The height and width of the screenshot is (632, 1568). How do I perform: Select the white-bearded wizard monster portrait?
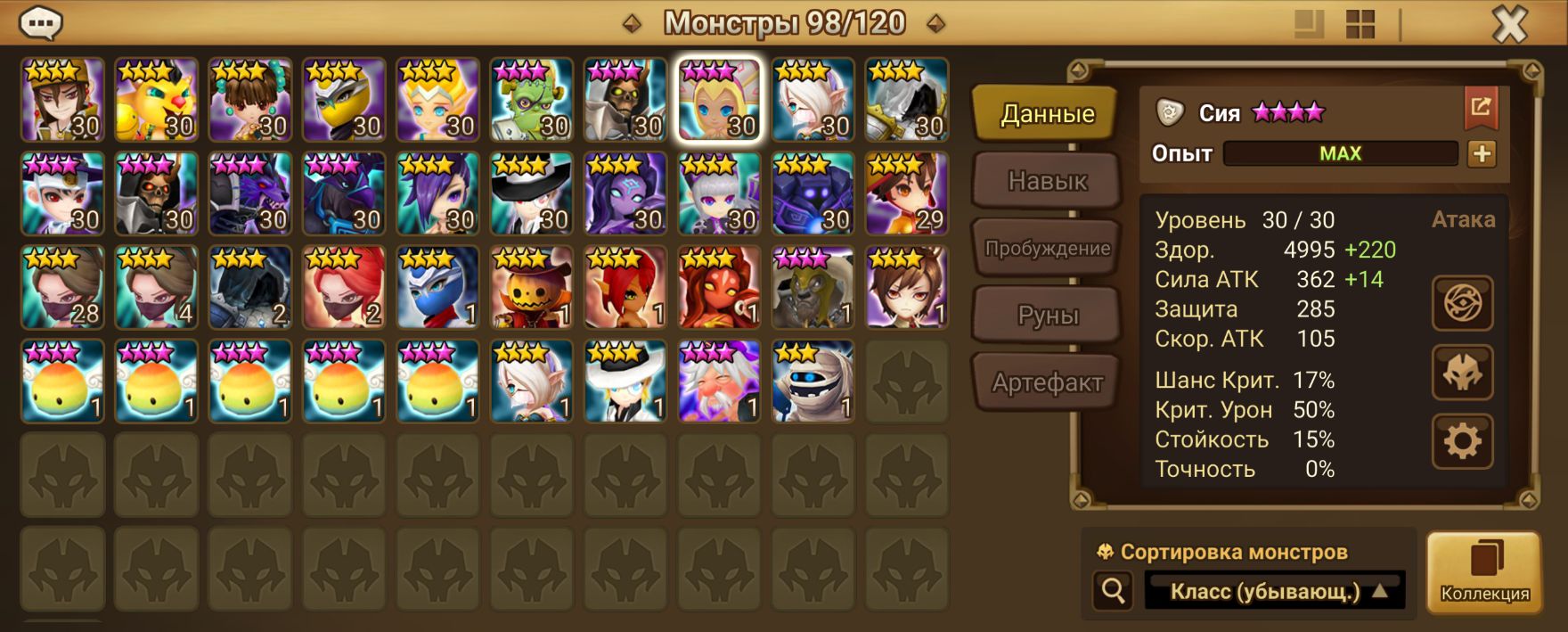pos(719,382)
